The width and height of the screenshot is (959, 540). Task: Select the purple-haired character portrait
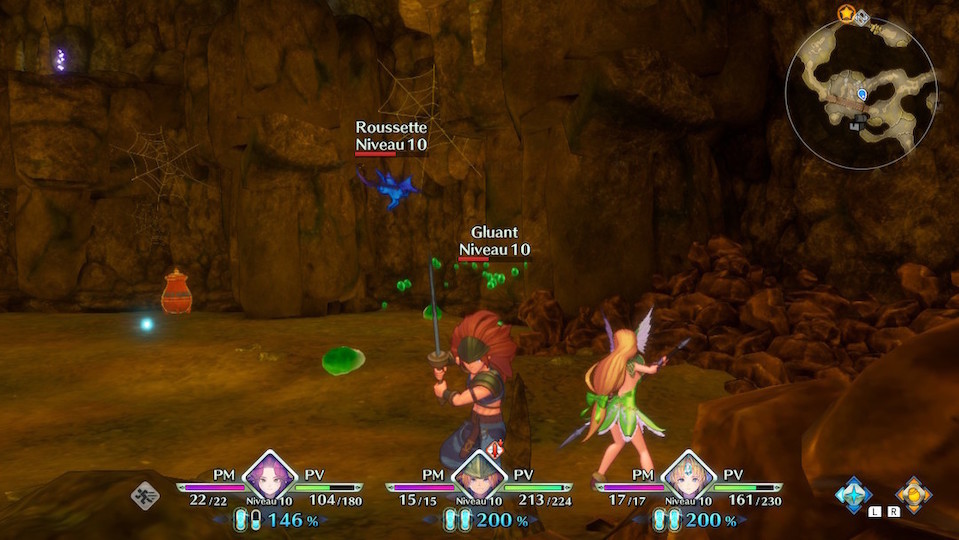[x=268, y=476]
